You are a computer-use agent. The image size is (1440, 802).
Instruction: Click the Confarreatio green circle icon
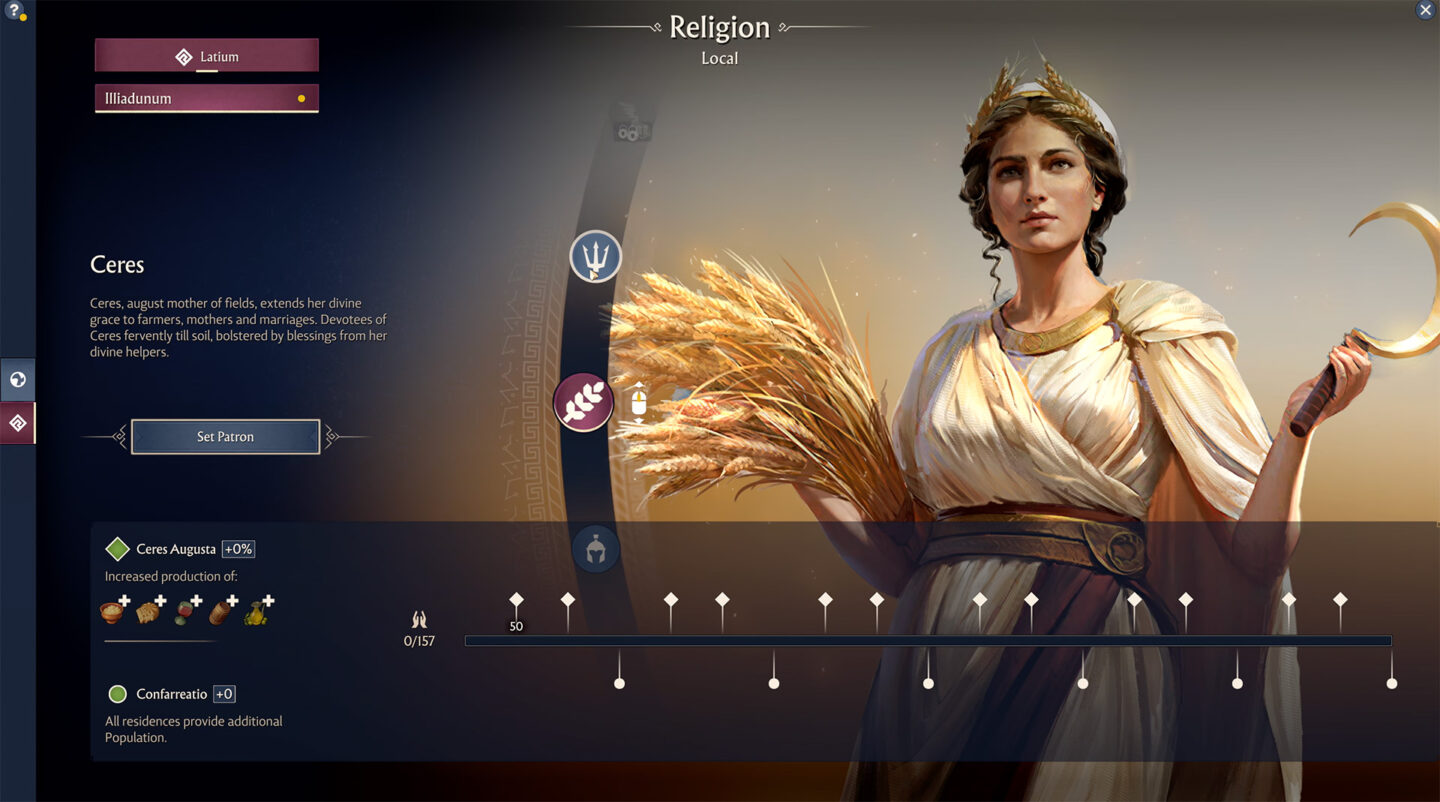click(x=117, y=693)
